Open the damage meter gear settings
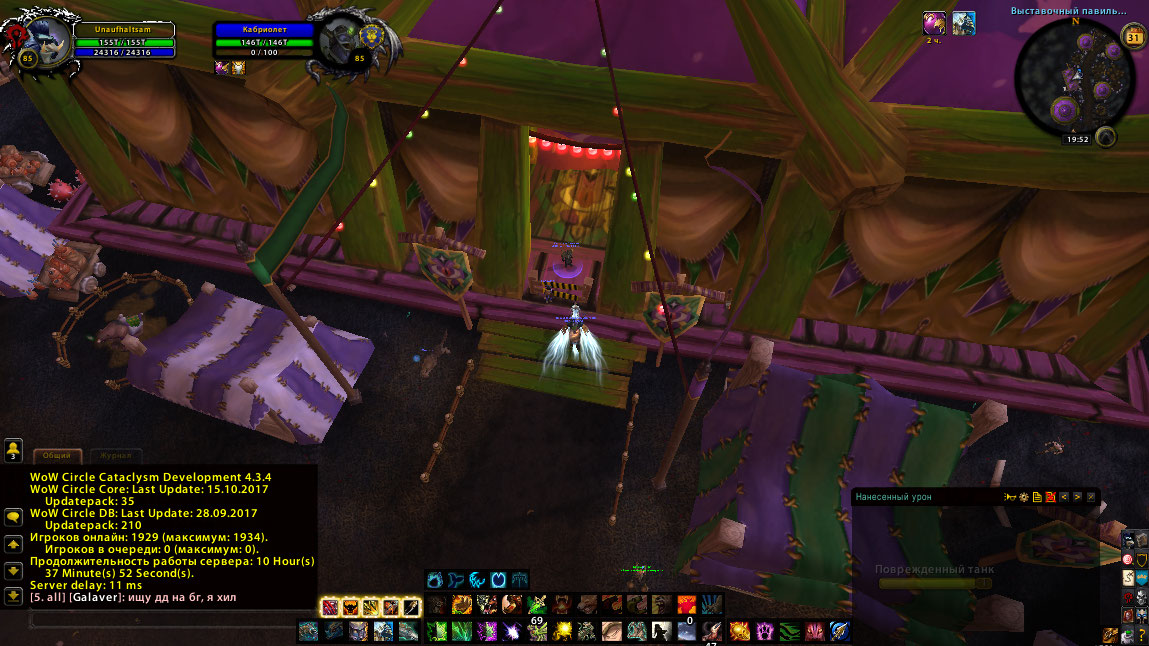The image size is (1149, 646). 1024,496
